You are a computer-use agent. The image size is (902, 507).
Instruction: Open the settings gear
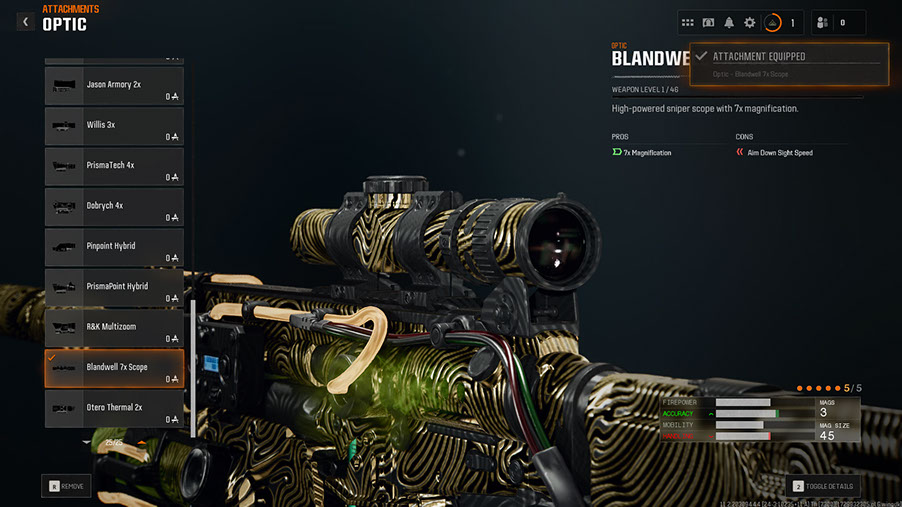point(749,22)
